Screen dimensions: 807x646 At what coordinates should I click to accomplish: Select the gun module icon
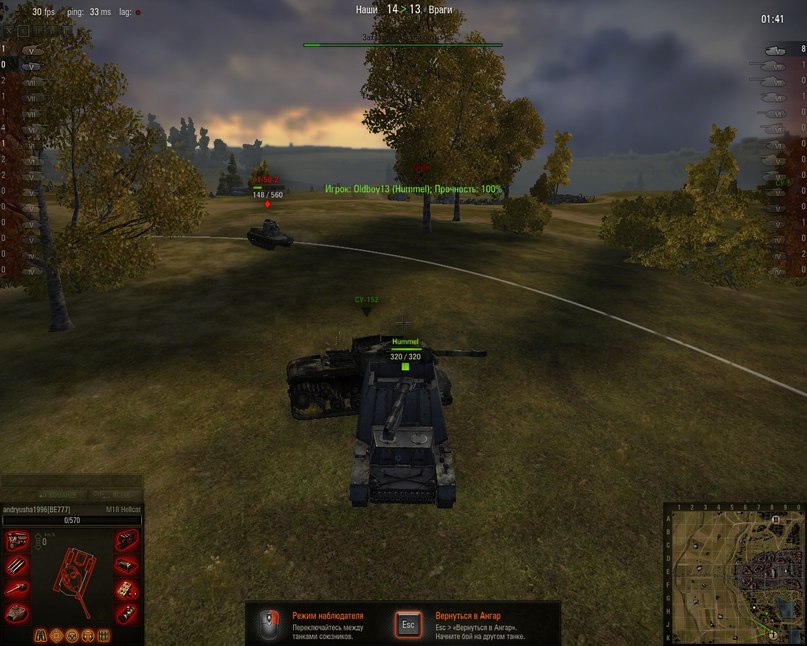pos(18,589)
